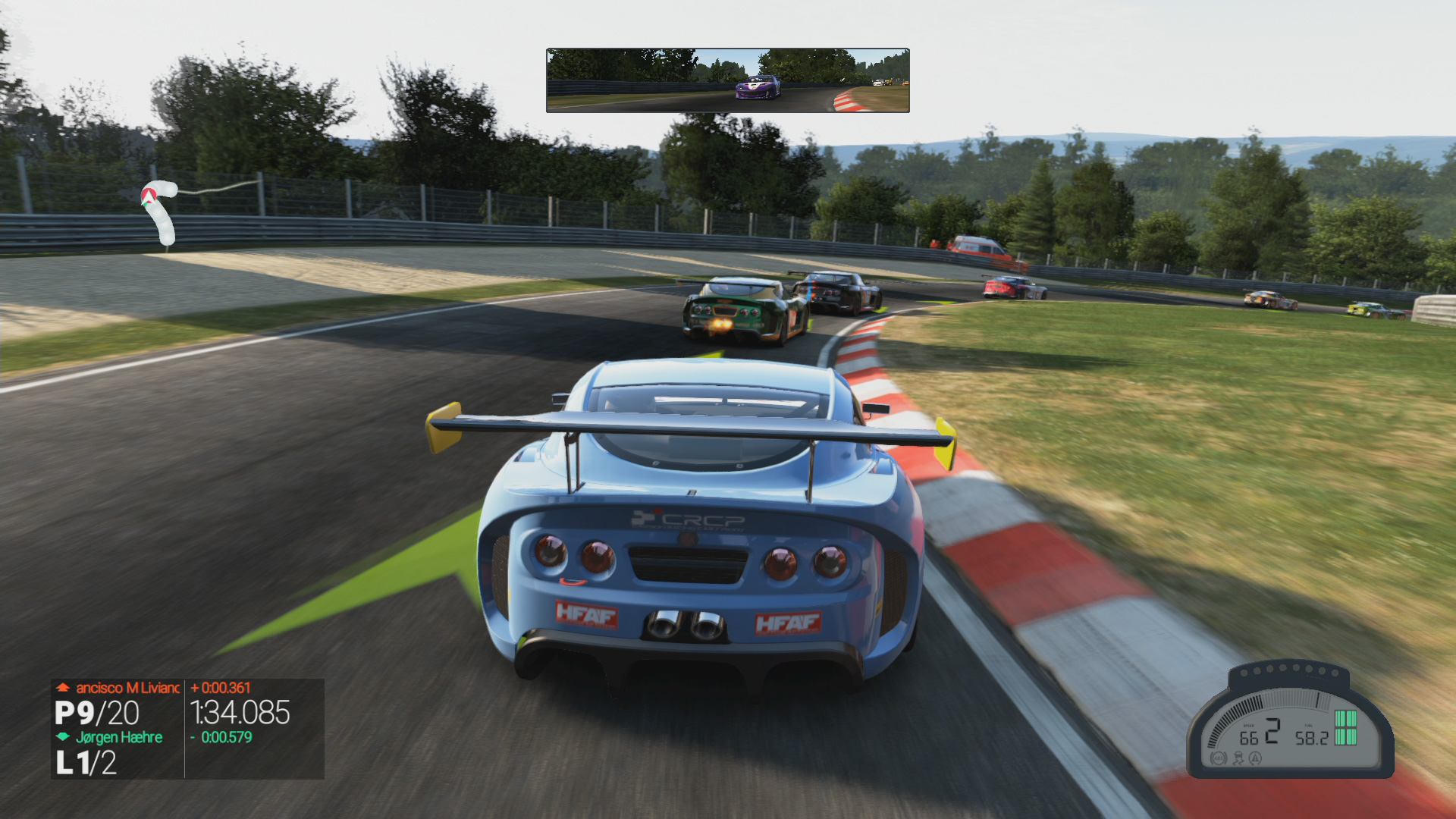Select the ABS indicator icon on dashboard

[1219, 758]
